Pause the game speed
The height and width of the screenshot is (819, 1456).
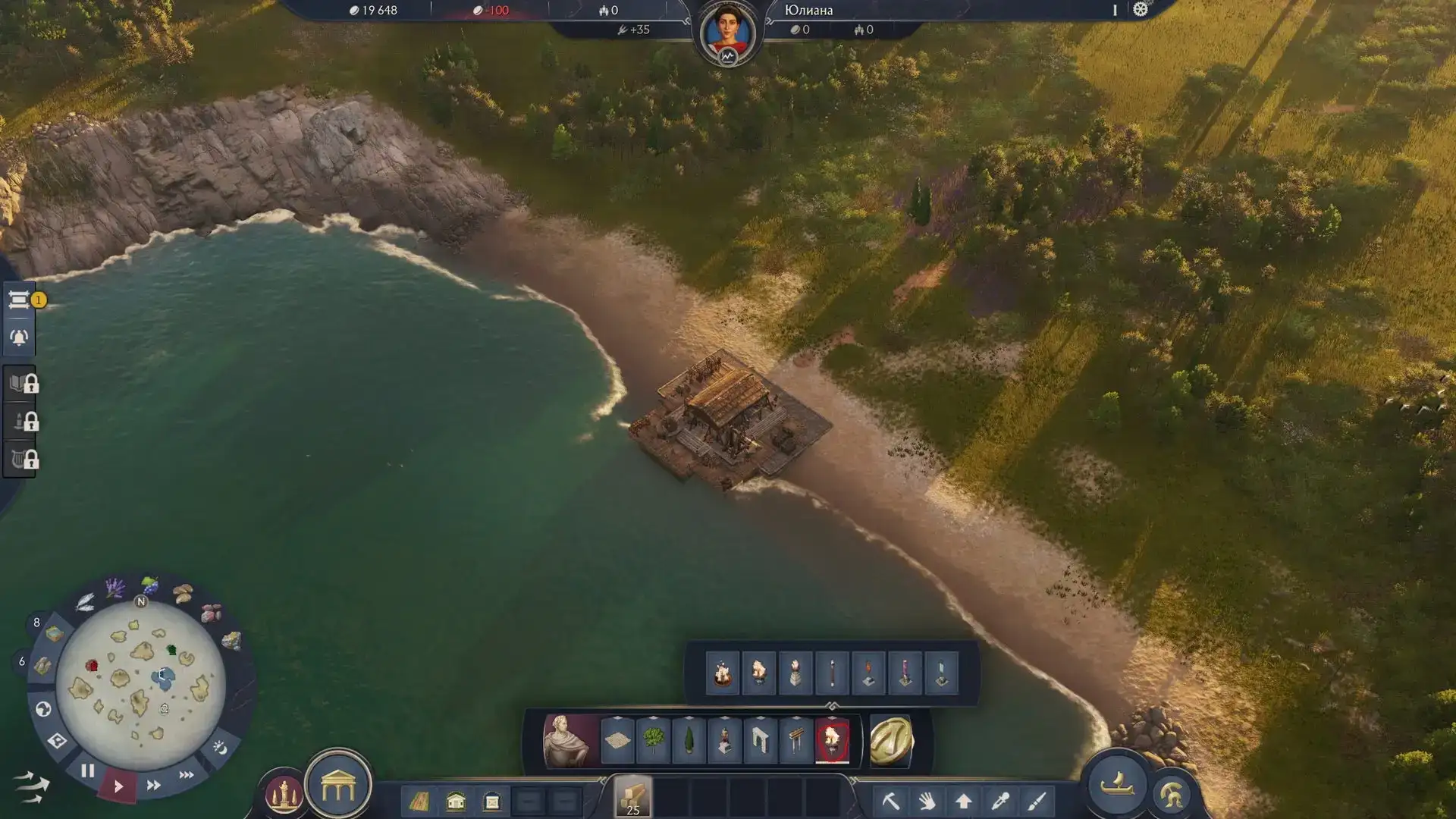coord(87,770)
